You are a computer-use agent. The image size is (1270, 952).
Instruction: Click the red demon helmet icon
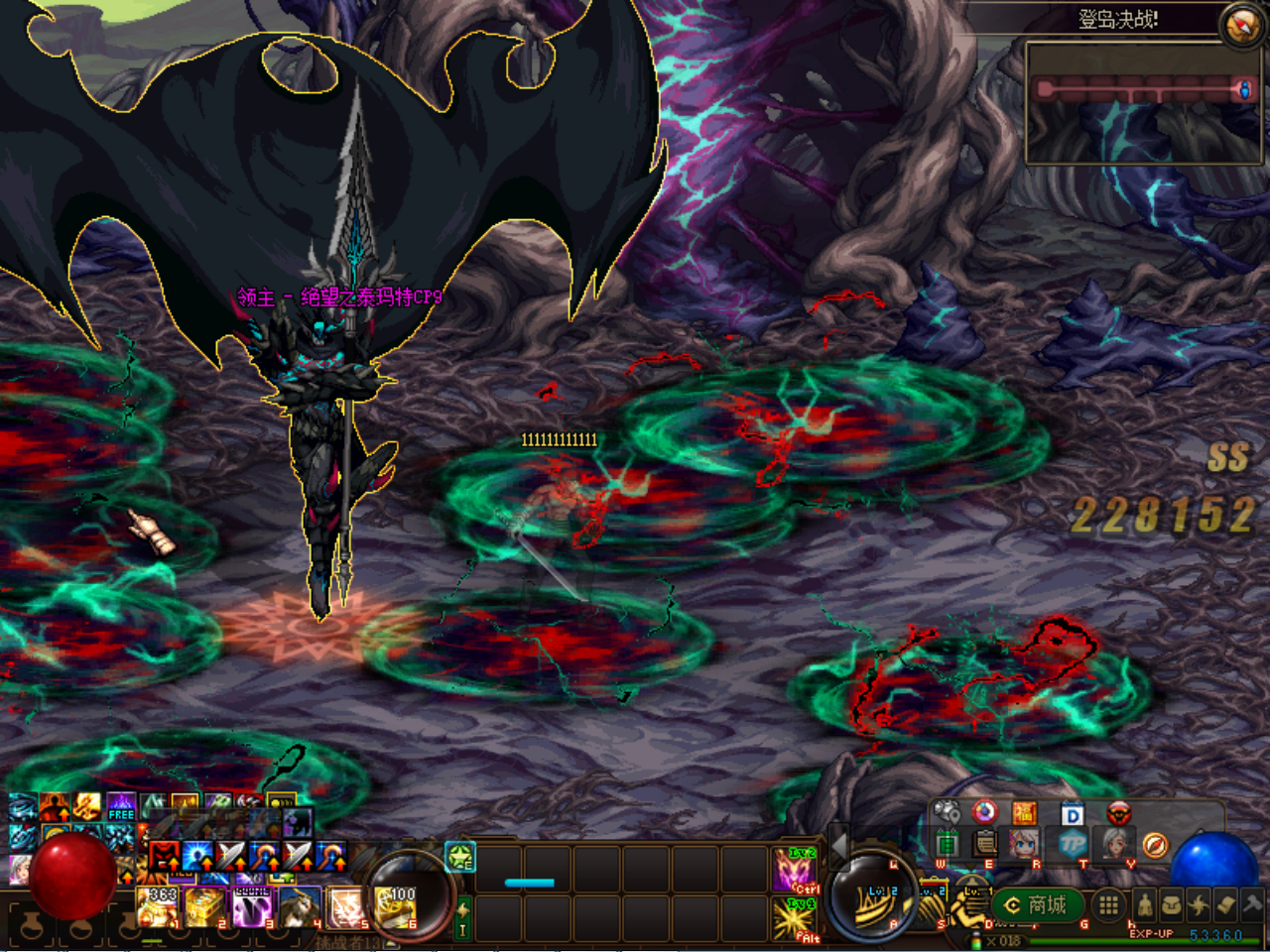[x=1118, y=812]
